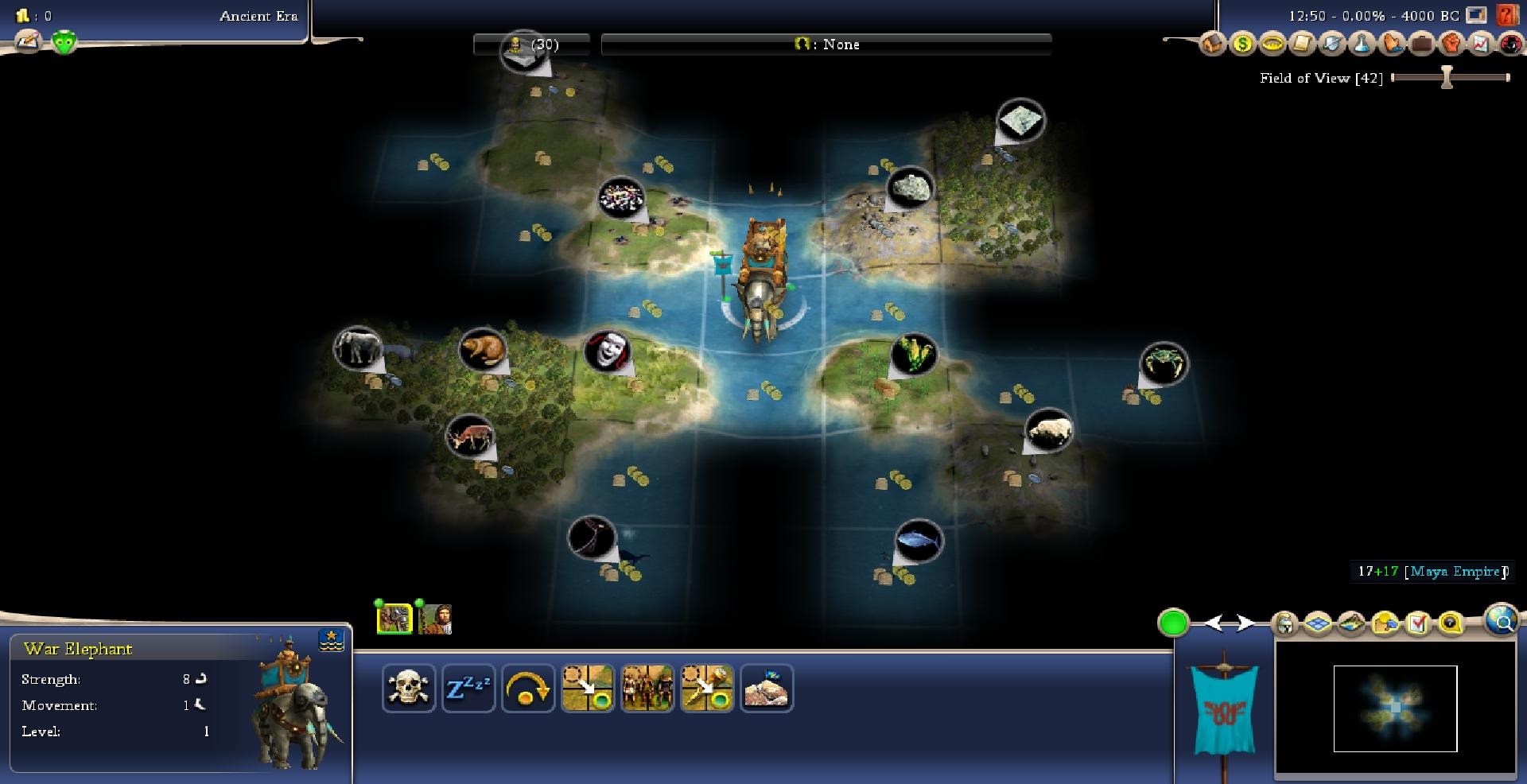Open the Domestic Advisor house icon

pos(1212,44)
